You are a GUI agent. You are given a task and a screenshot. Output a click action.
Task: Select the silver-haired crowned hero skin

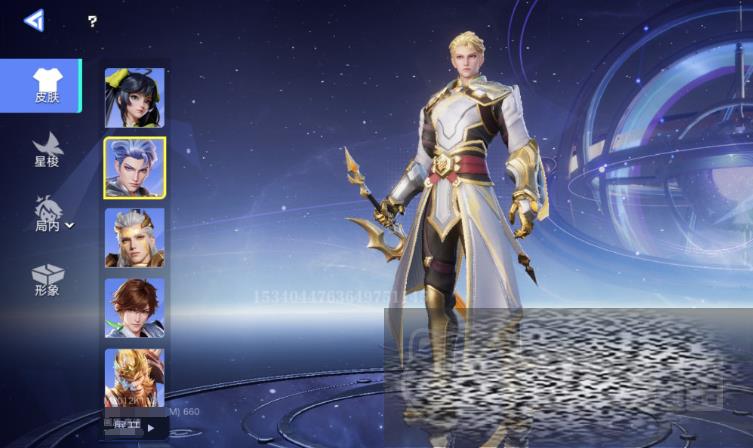point(134,237)
